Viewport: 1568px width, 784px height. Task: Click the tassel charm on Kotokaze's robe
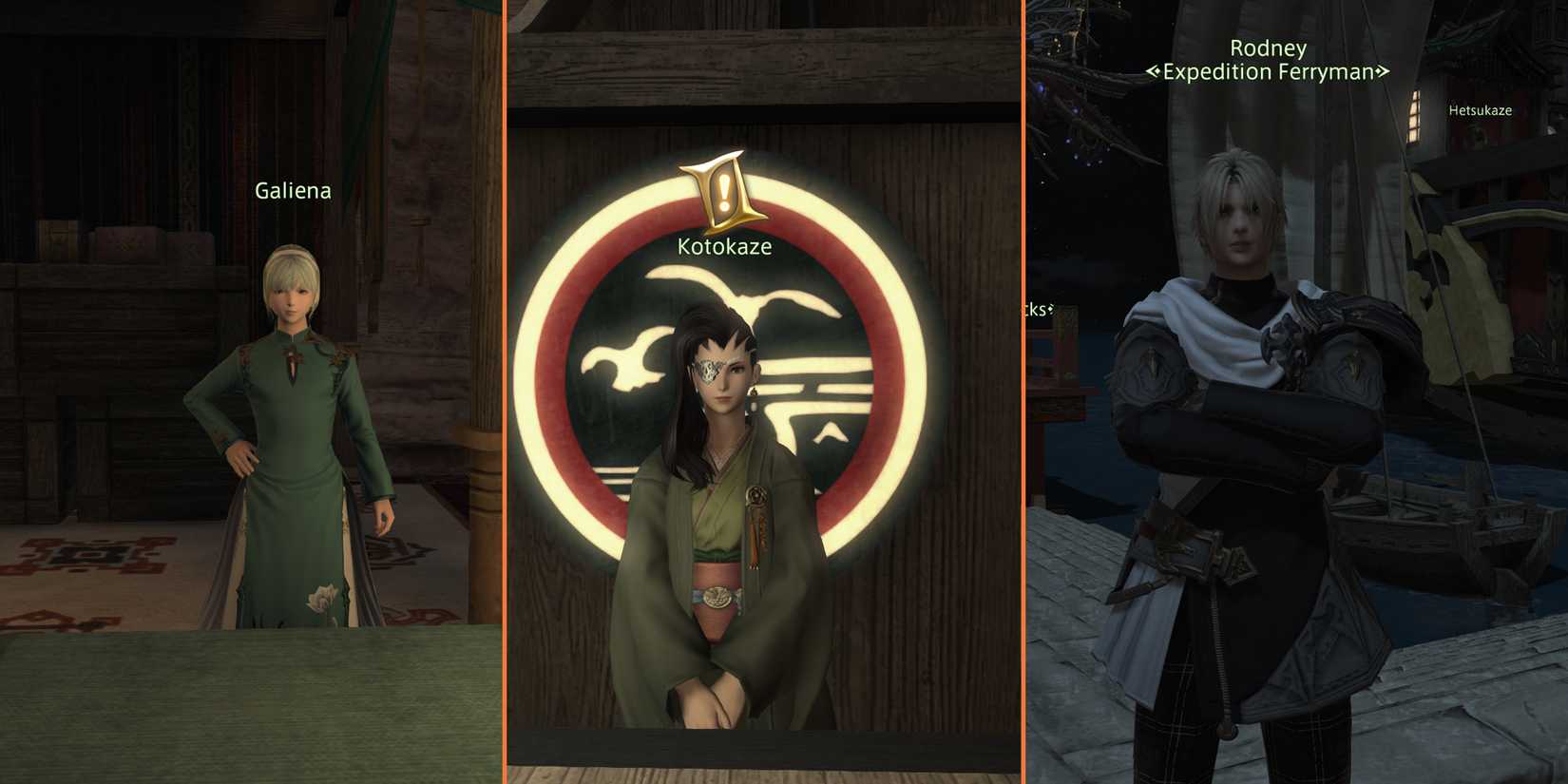click(x=755, y=504)
